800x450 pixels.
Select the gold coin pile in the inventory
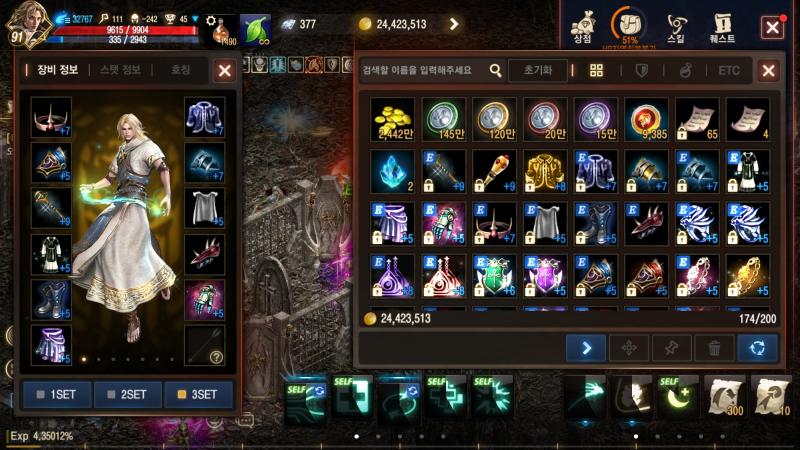pos(391,118)
